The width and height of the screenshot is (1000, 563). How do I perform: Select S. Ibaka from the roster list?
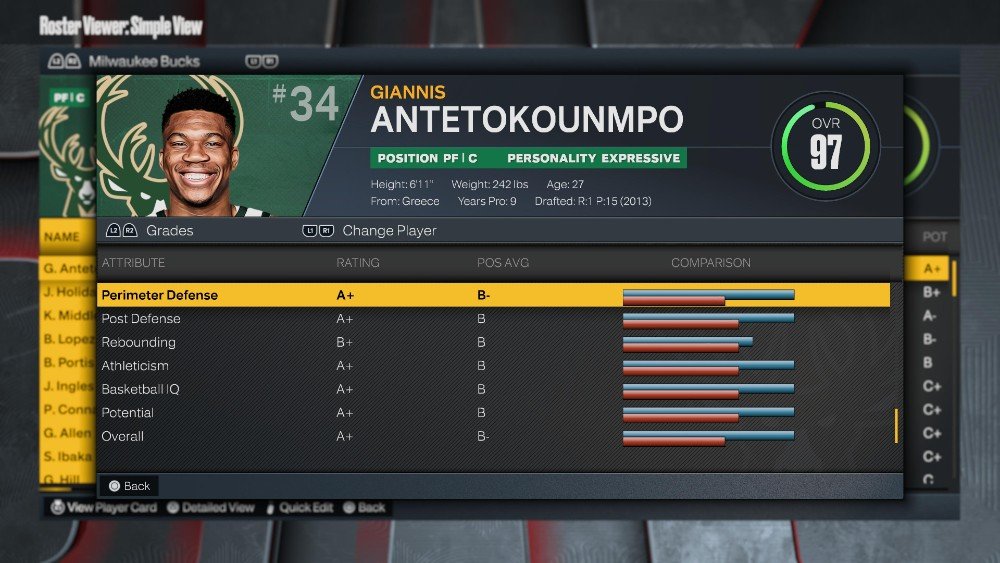[67, 456]
